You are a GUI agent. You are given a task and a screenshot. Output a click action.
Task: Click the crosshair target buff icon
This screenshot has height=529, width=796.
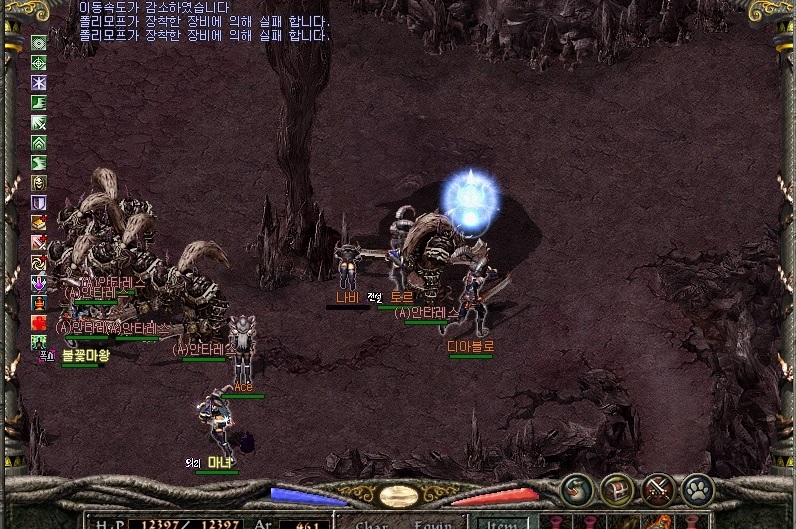click(x=39, y=63)
